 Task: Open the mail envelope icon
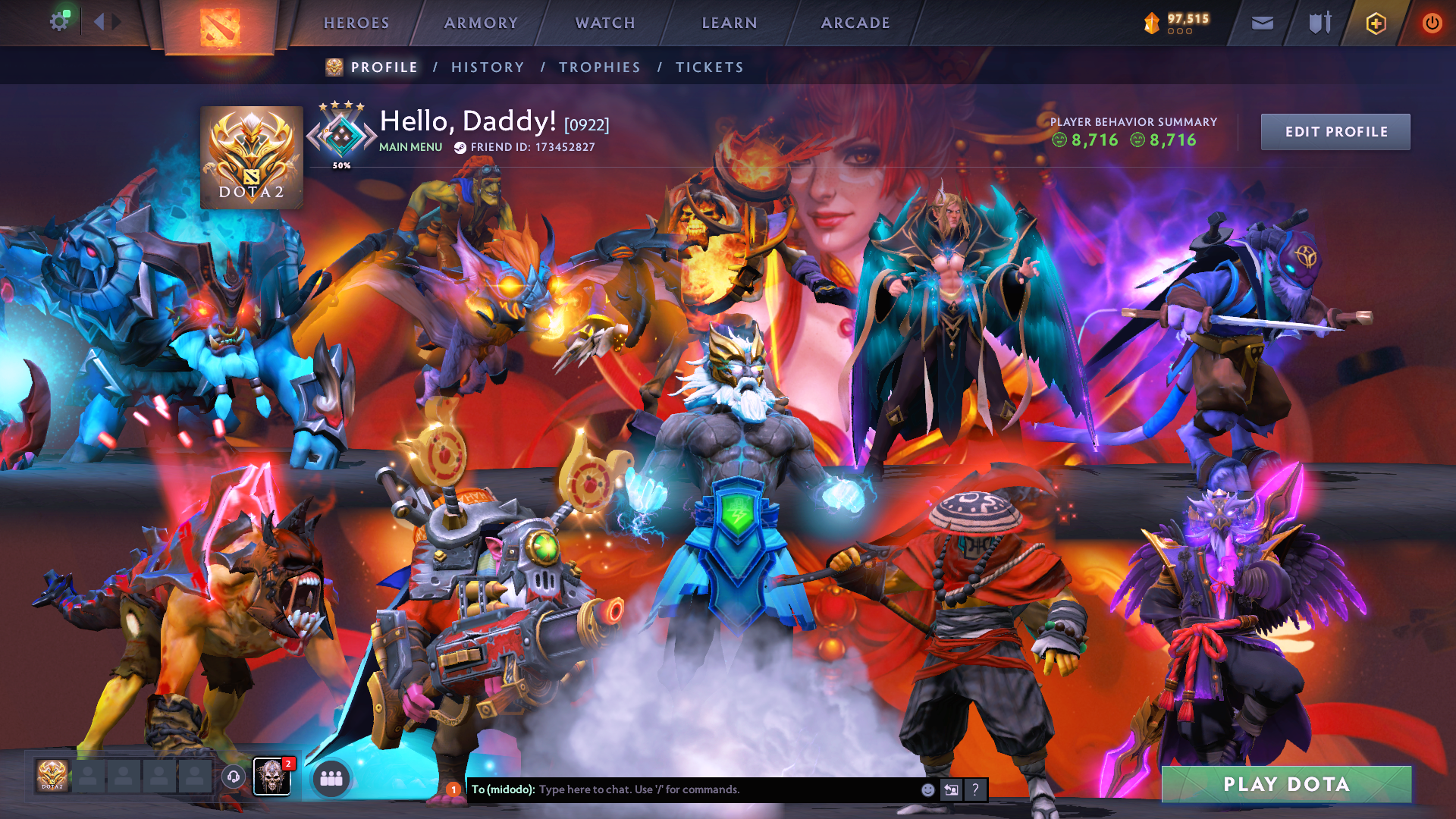[x=1262, y=24]
